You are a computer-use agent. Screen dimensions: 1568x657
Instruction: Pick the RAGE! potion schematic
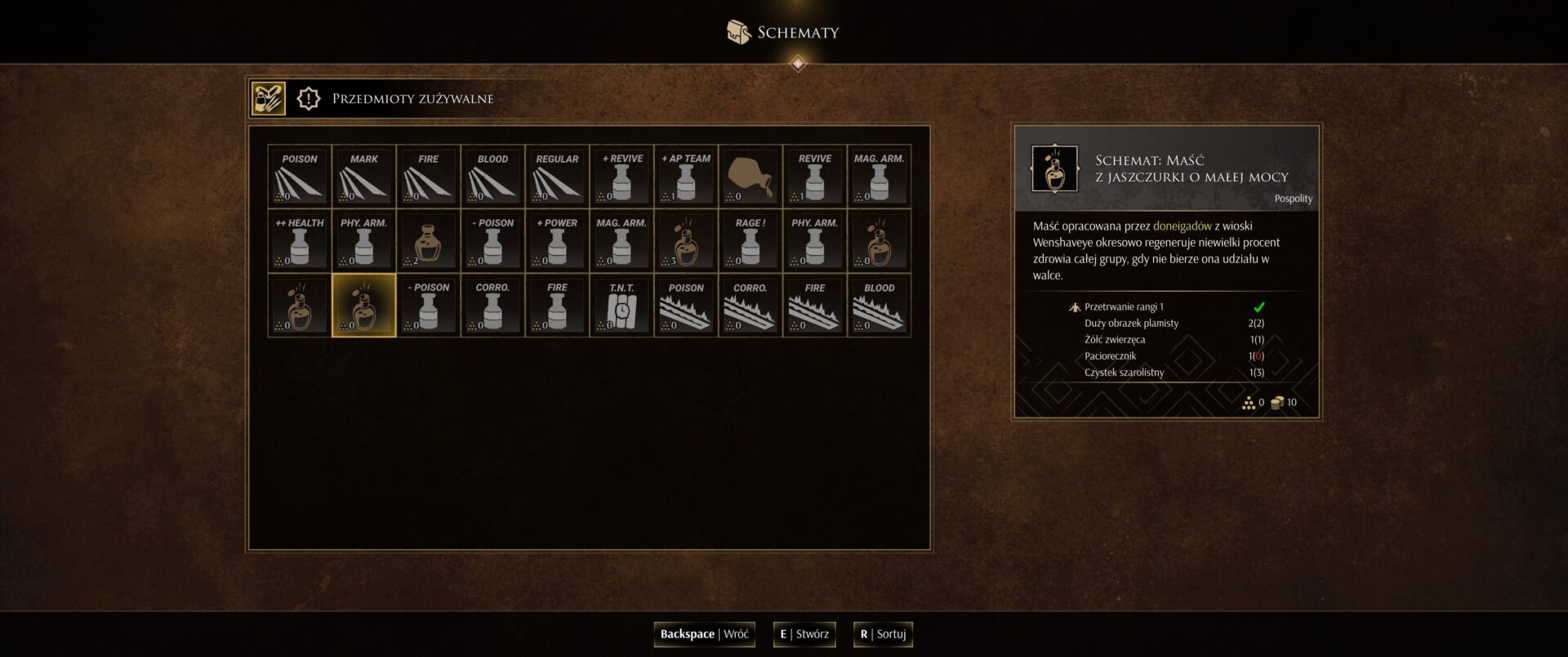(x=751, y=241)
